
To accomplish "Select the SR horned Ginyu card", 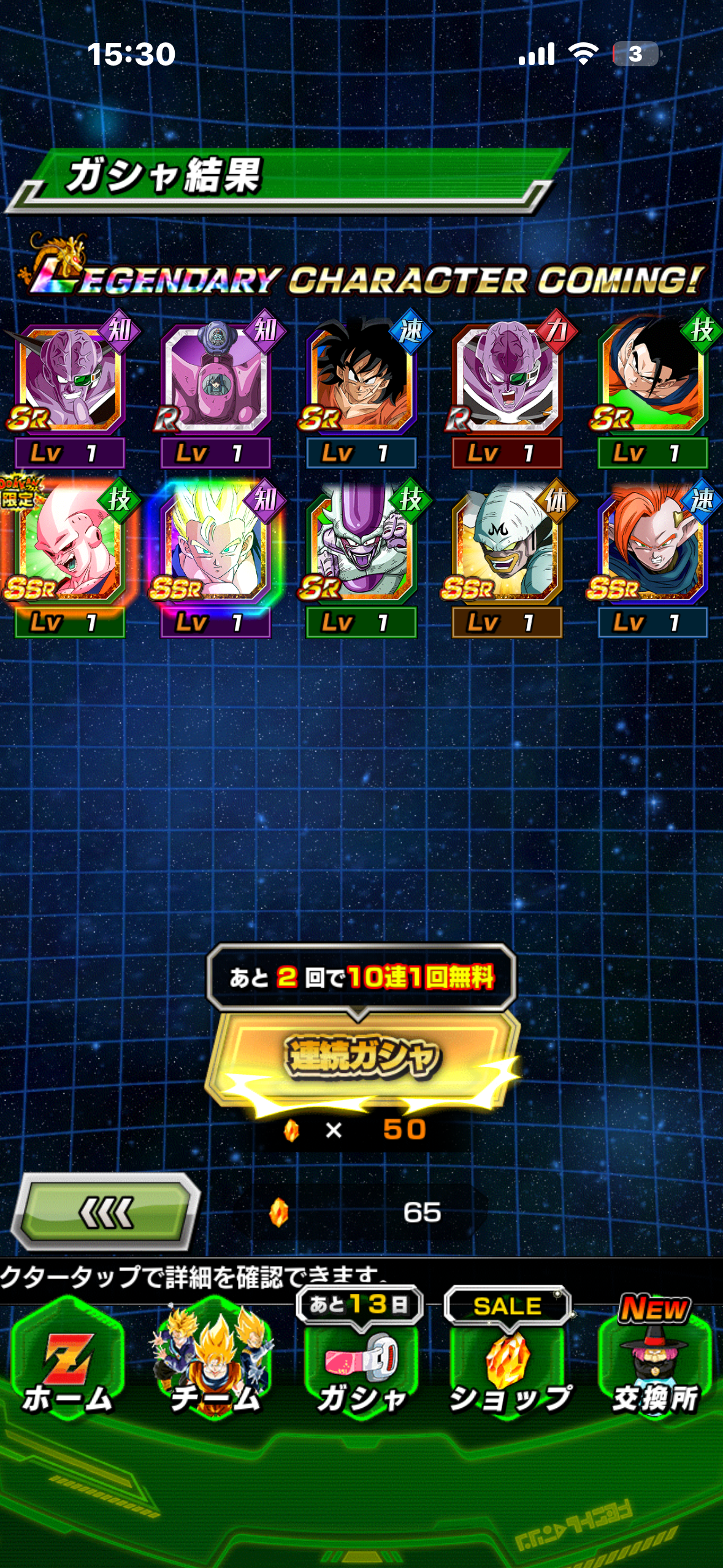I will pos(70,378).
